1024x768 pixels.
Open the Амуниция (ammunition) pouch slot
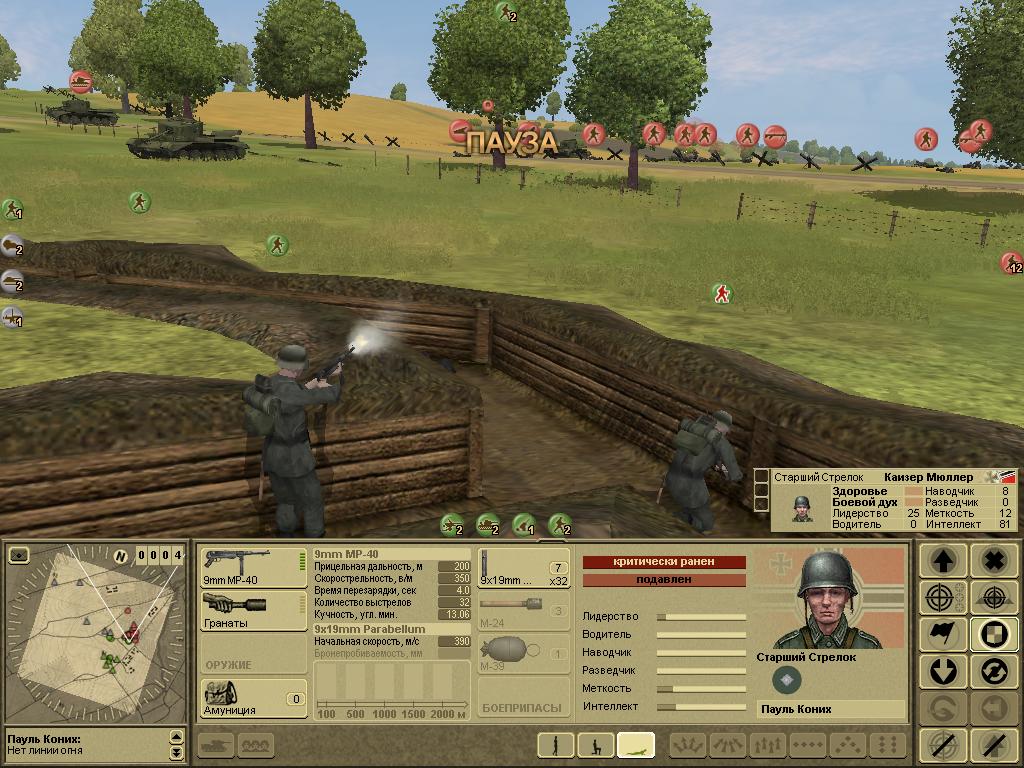coord(253,698)
